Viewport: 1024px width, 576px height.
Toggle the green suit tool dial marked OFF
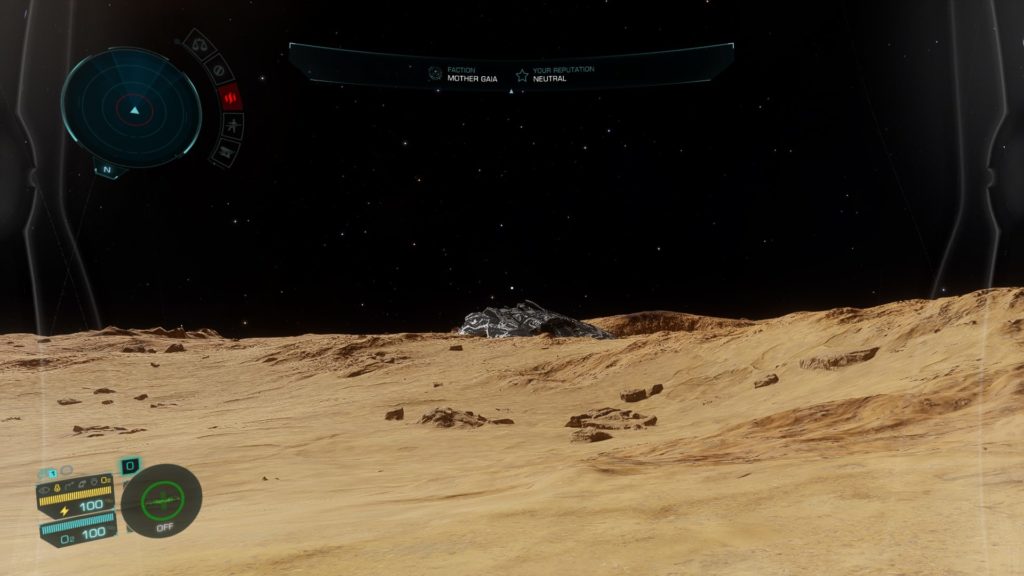[162, 500]
